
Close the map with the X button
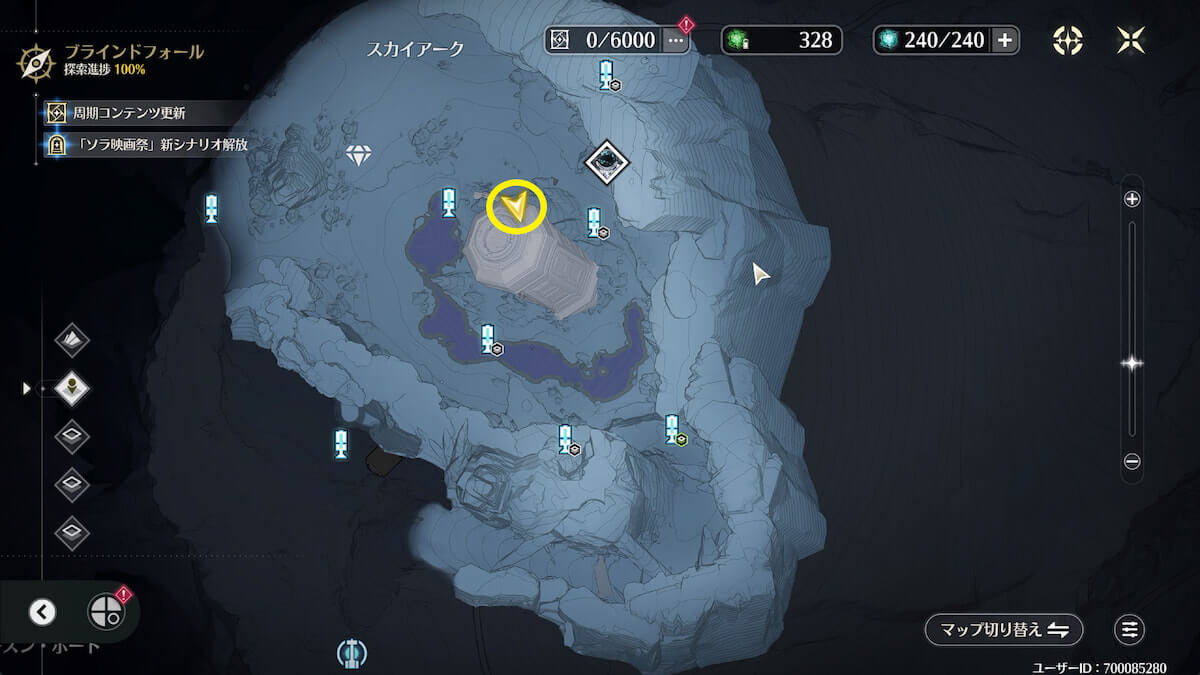[1131, 40]
